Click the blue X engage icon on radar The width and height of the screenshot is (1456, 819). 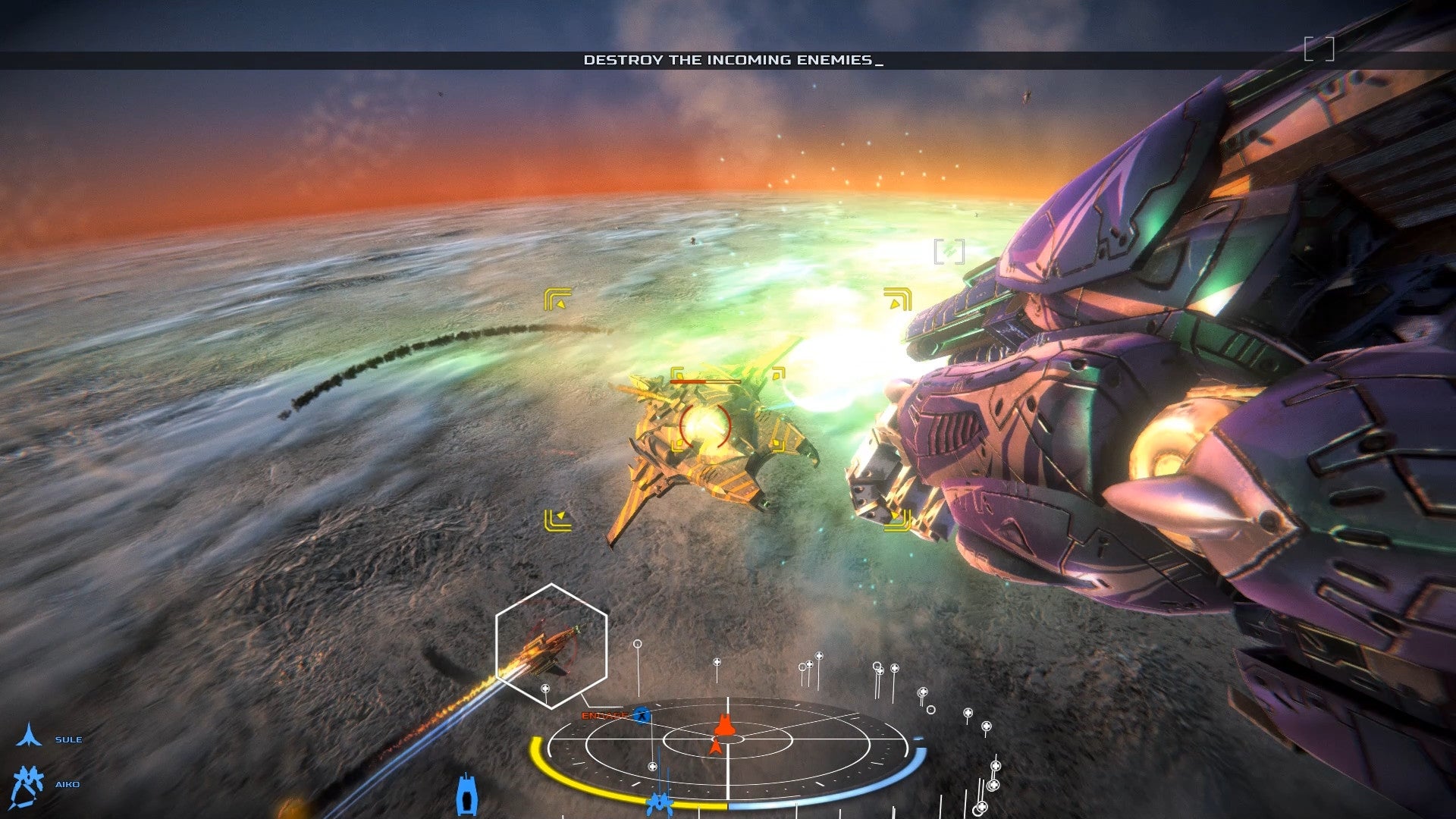[x=642, y=715]
